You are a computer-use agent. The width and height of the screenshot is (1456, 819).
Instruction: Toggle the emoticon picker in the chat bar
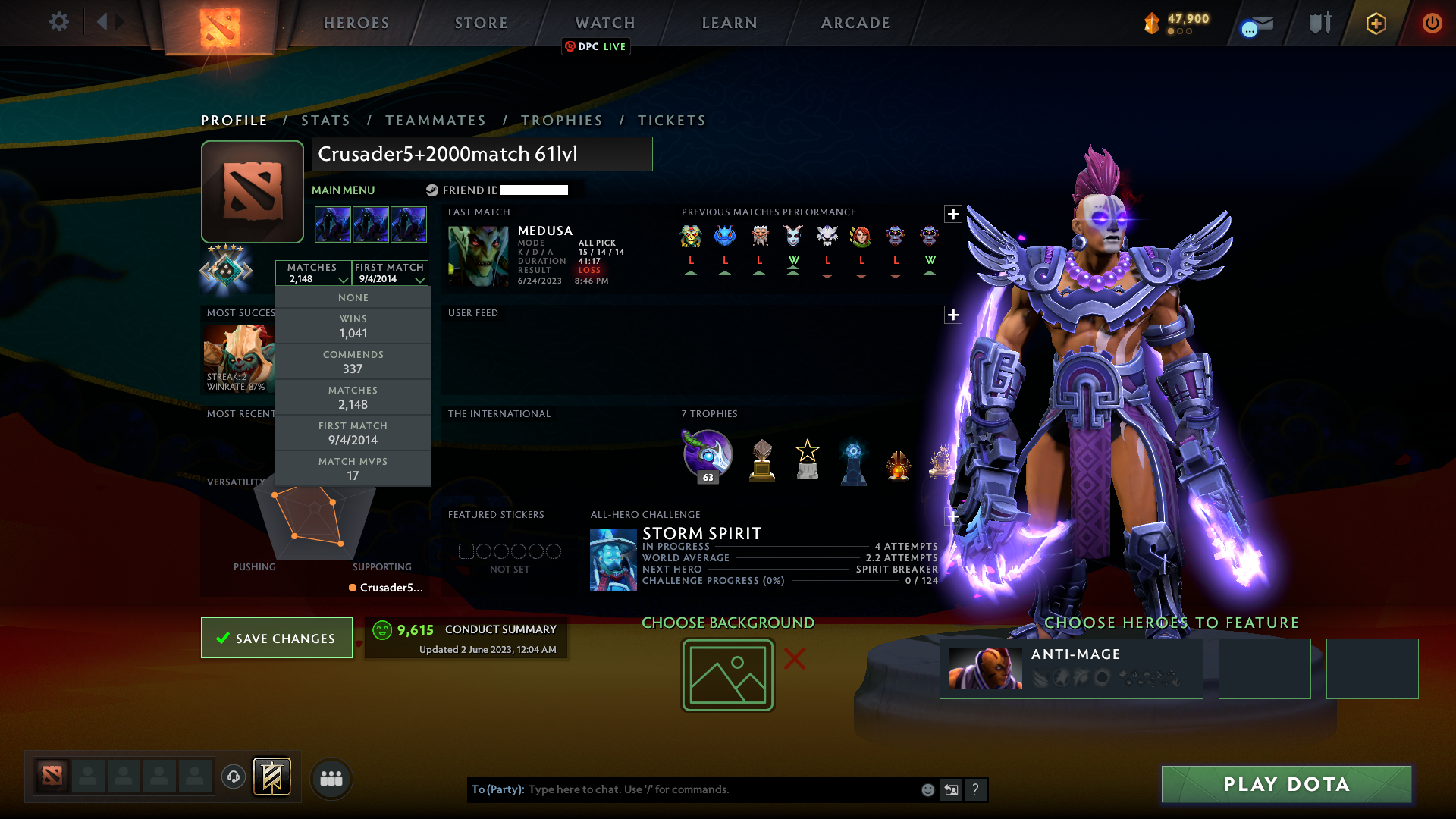click(929, 789)
